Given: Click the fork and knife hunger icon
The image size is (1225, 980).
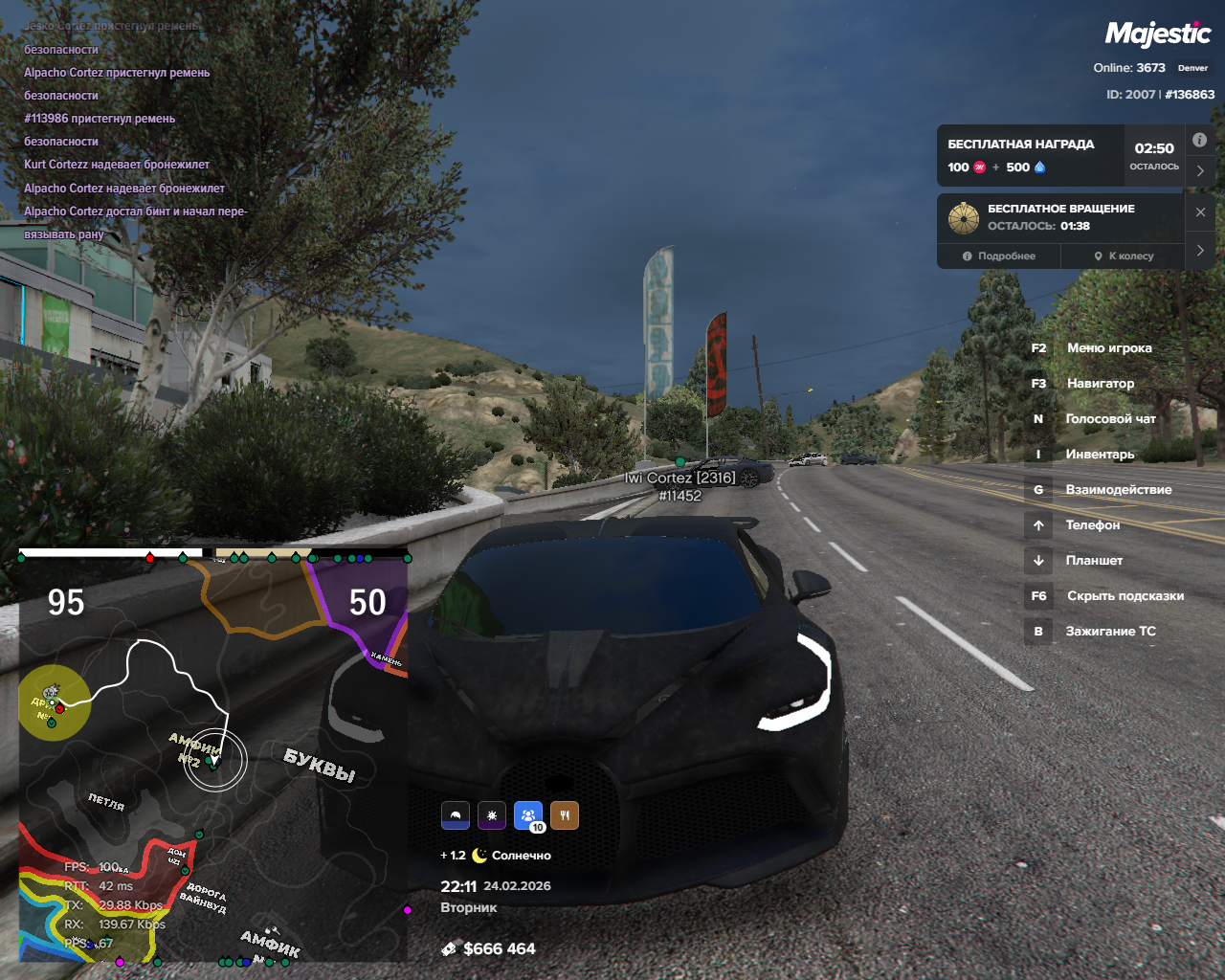Looking at the screenshot, I should [565, 815].
